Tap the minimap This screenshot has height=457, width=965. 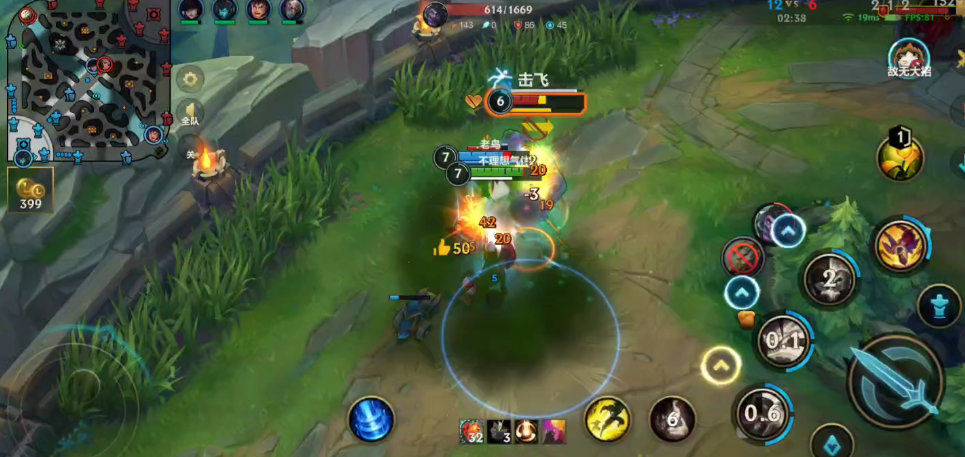(85, 80)
